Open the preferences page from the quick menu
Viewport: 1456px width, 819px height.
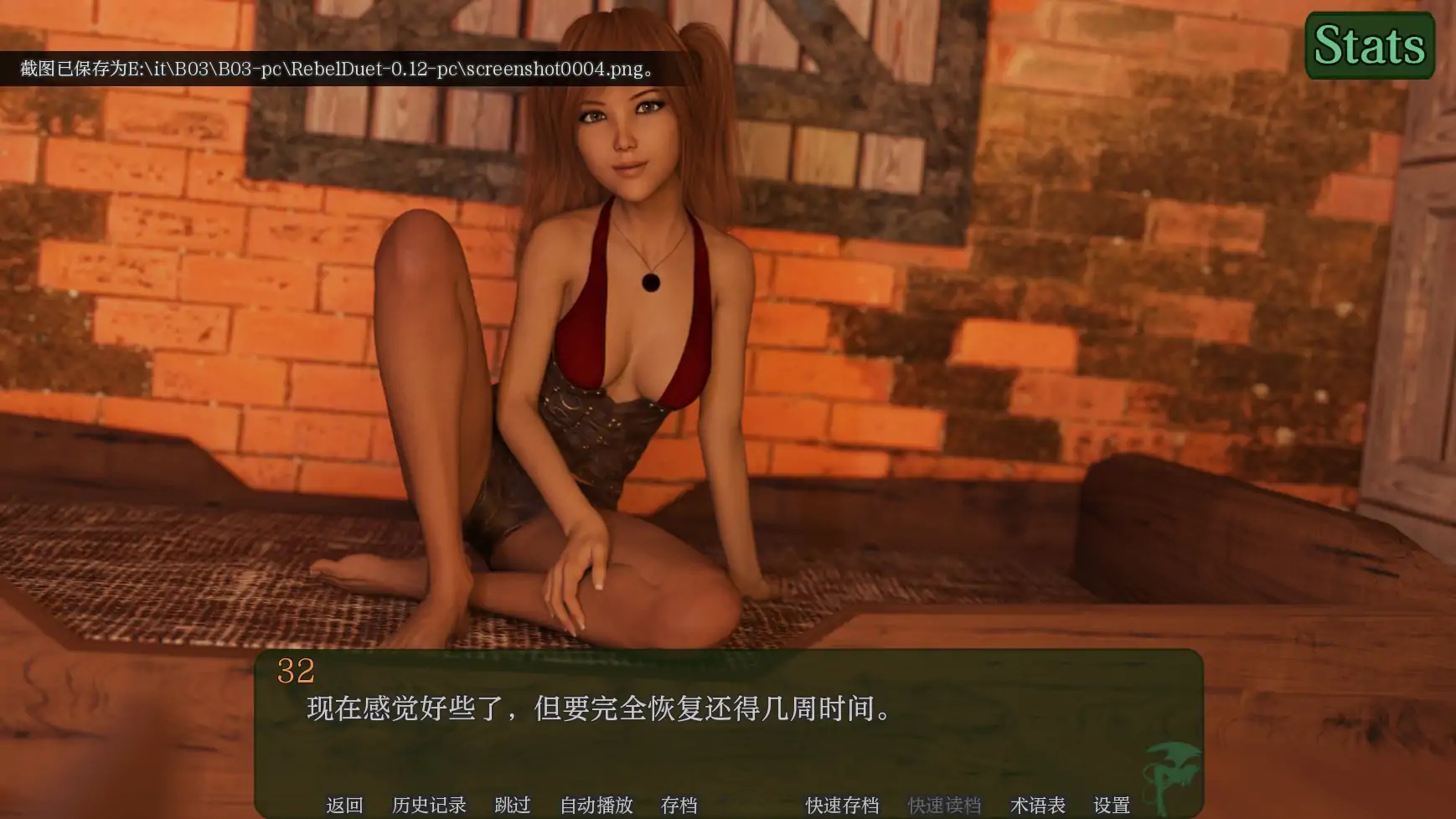(x=1112, y=805)
